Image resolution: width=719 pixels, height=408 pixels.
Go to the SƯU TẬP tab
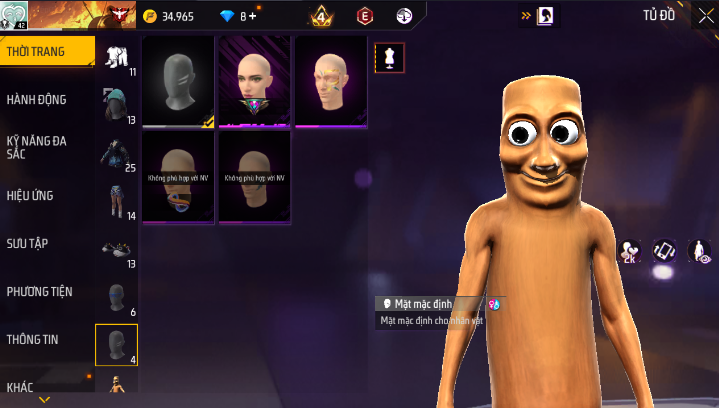pos(28,243)
